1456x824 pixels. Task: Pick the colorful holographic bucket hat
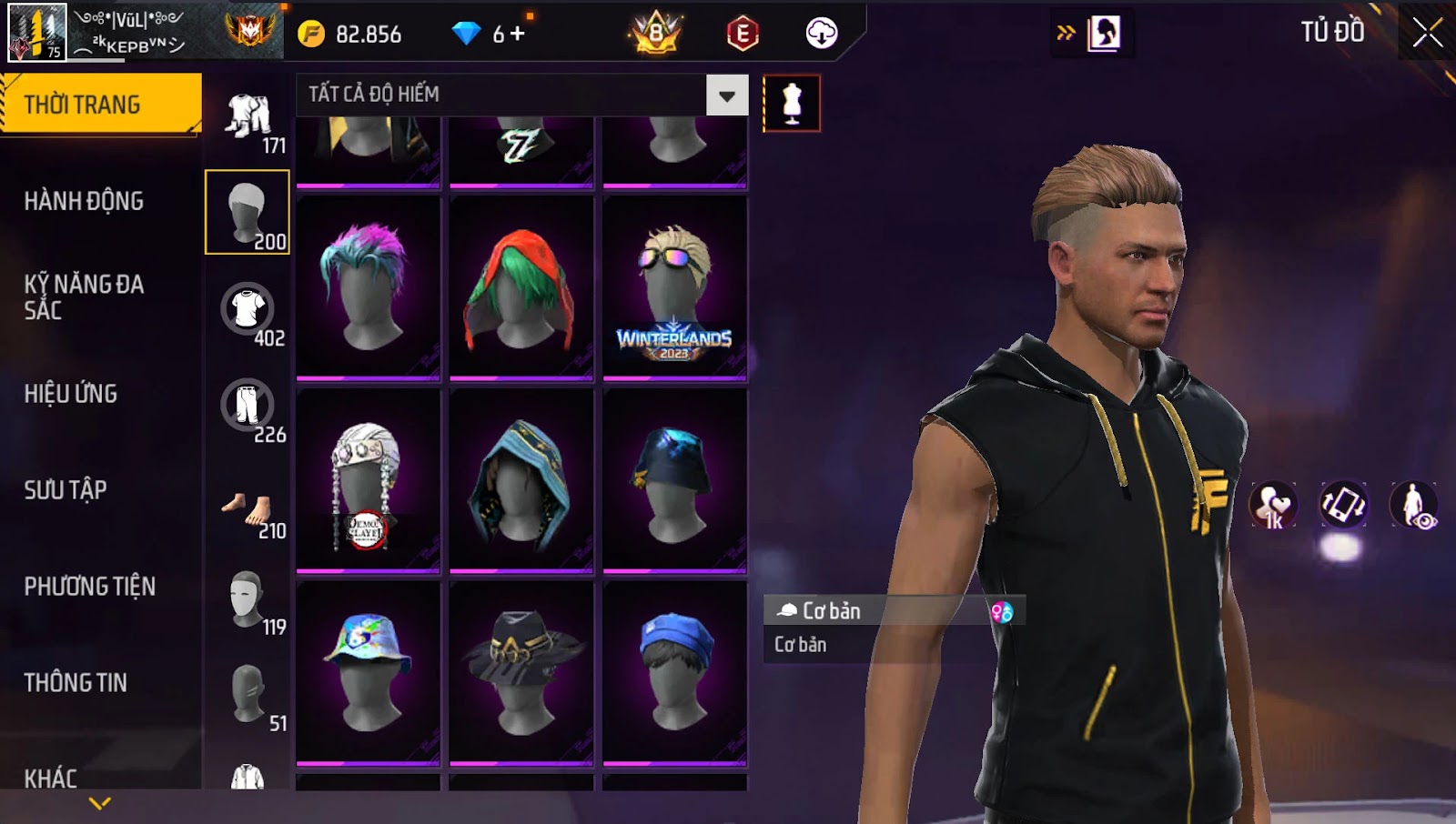point(368,673)
